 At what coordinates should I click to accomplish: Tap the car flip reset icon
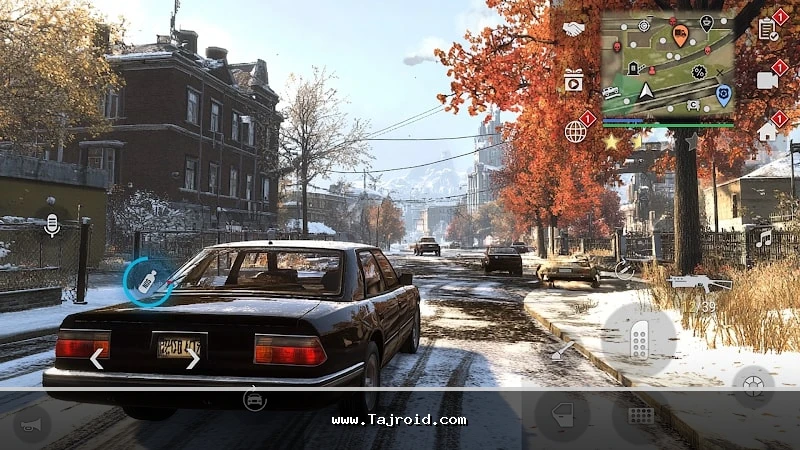pyautogui.click(x=255, y=400)
